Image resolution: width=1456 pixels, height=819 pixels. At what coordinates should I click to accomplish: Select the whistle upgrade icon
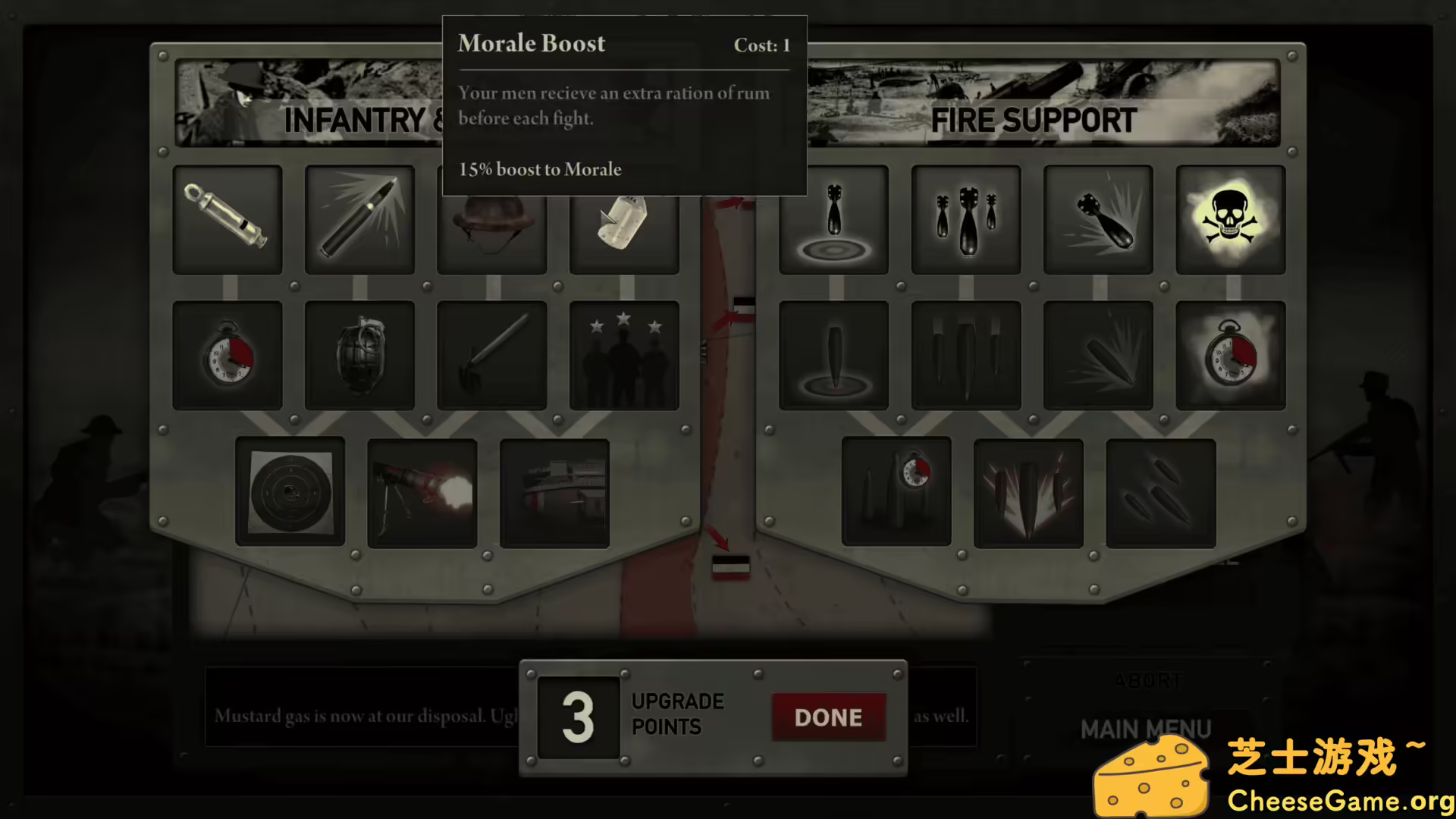tap(227, 220)
